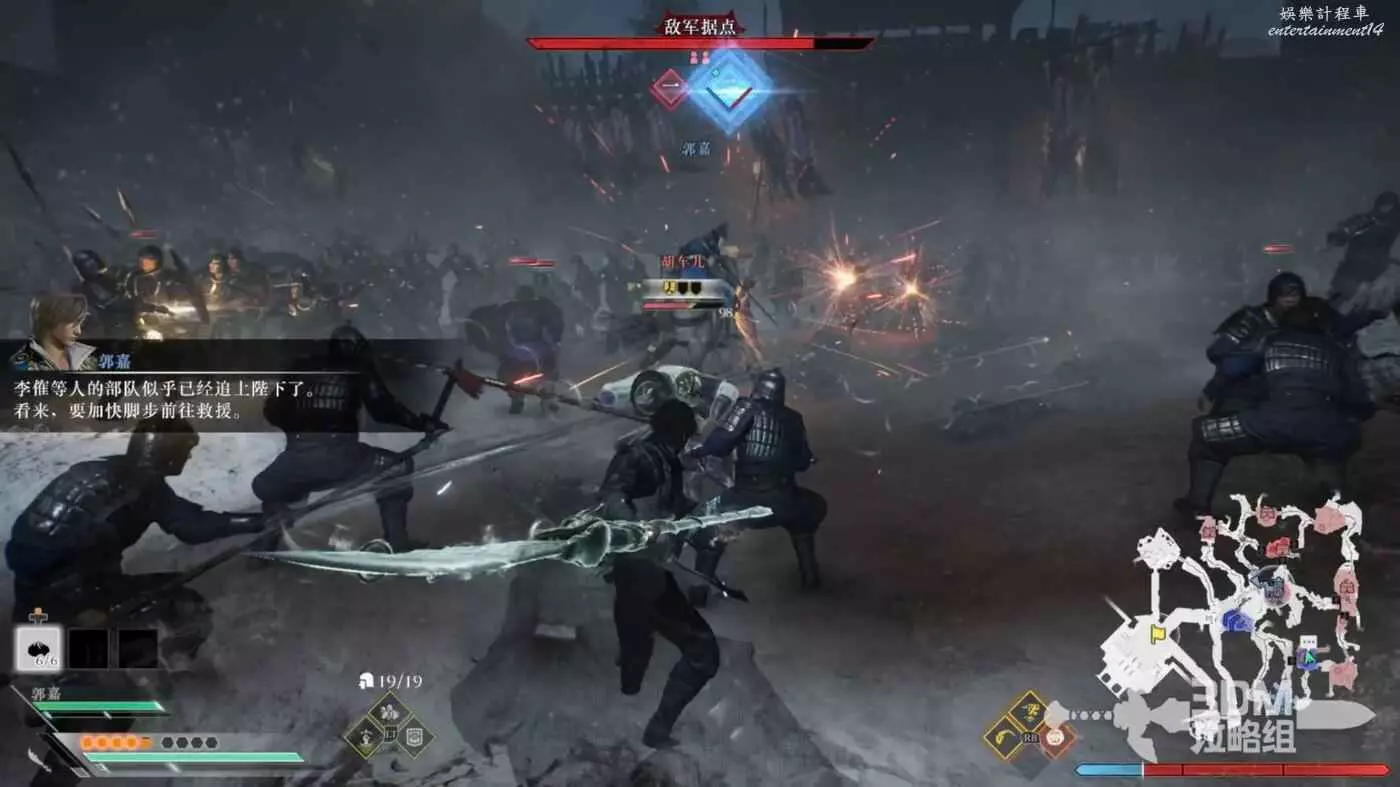The width and height of the screenshot is (1400, 787).
Task: Trigger the red diamond battle art icon
Action: (x=1055, y=738)
